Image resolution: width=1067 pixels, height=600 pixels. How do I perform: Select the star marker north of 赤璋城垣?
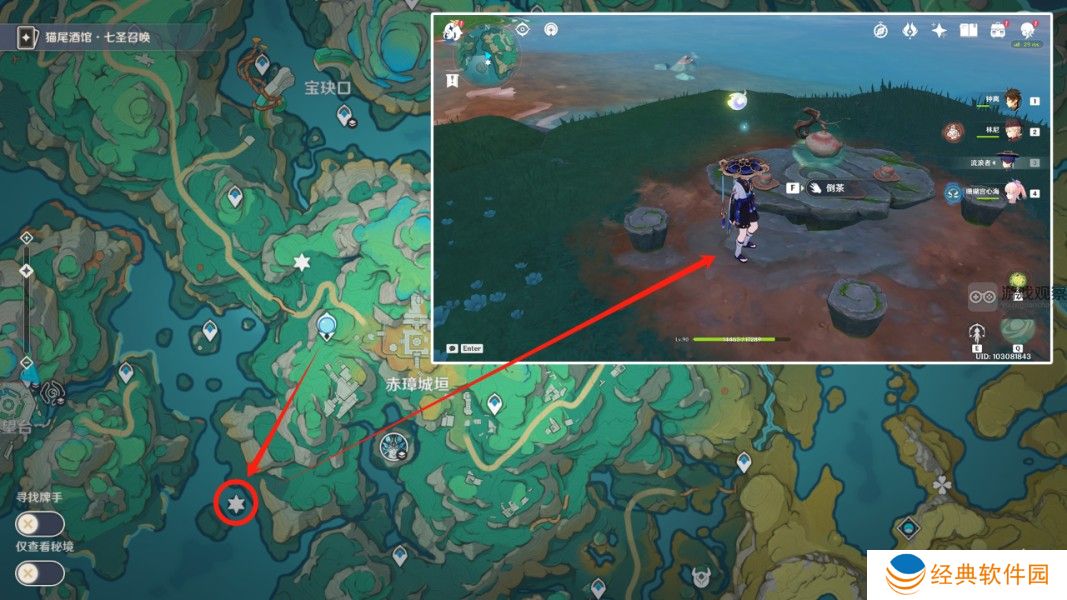301,262
